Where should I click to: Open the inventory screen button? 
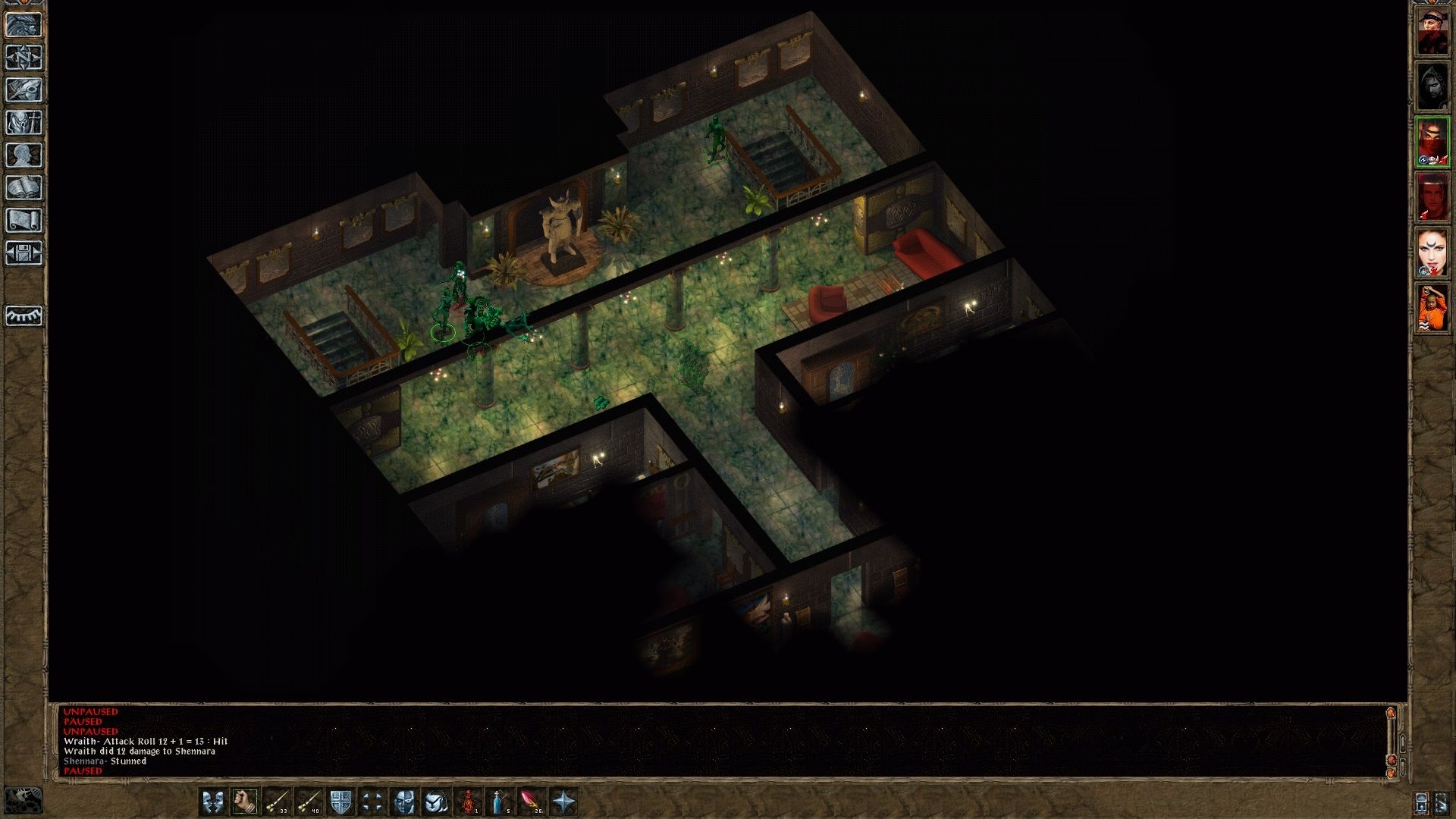24,123
